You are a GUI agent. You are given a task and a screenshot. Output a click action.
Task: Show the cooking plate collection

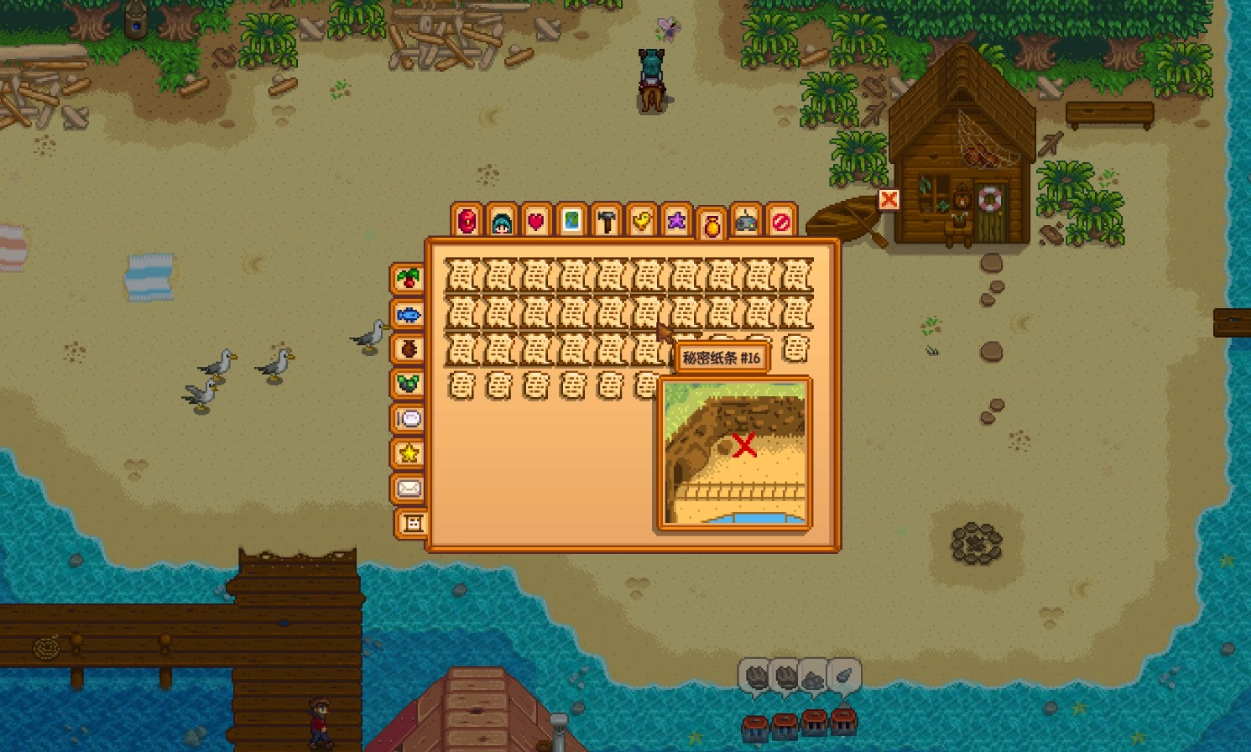point(408,419)
